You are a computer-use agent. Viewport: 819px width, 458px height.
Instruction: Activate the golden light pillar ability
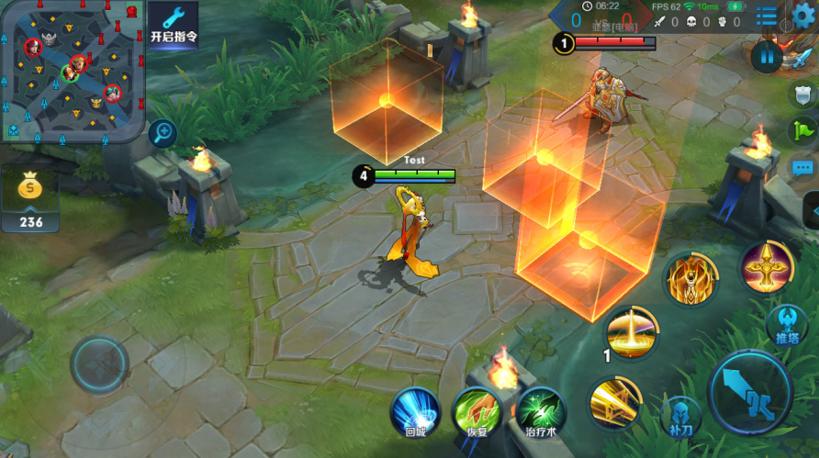click(632, 333)
